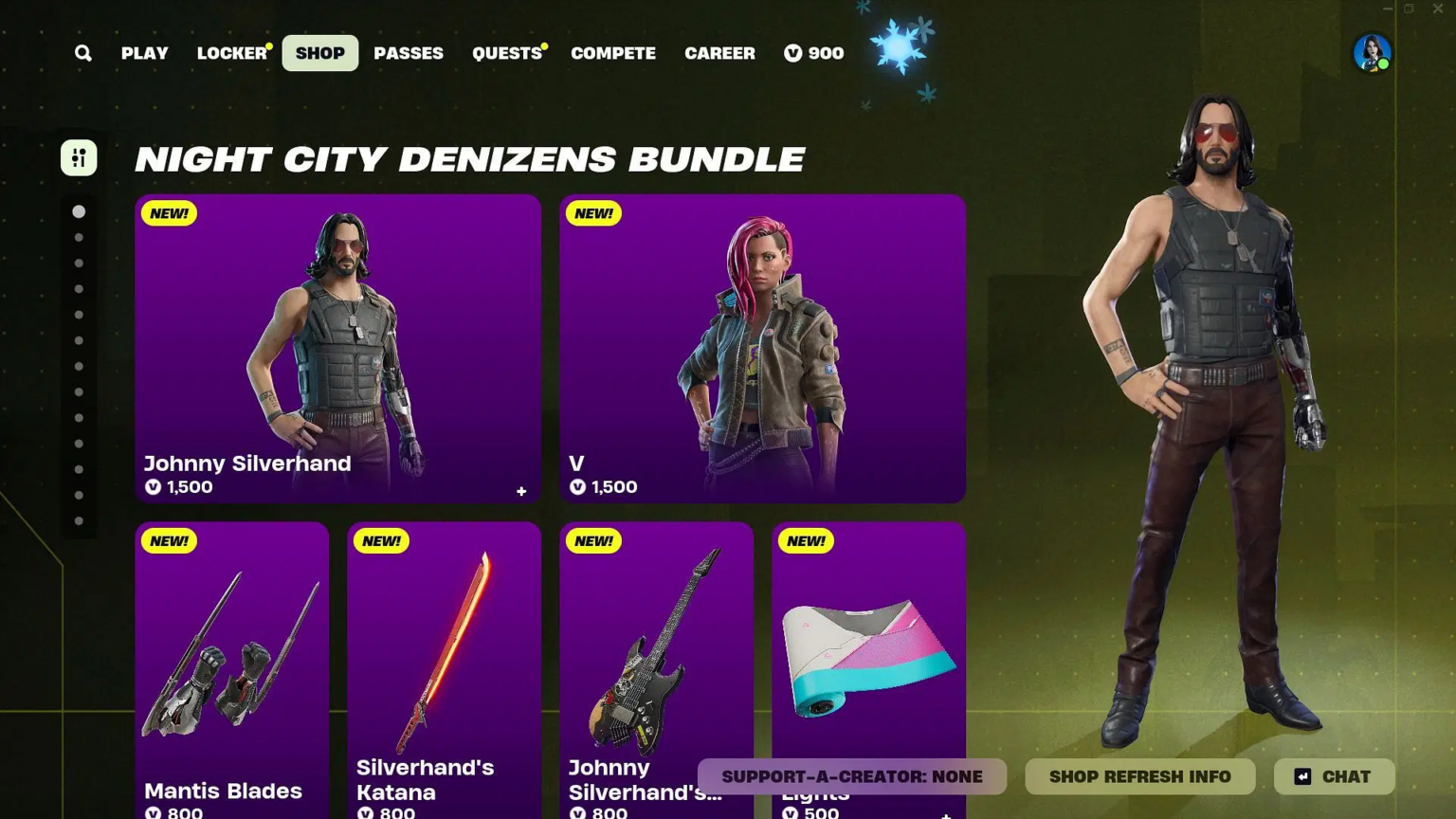Viewport: 1456px width, 819px height.
Task: Open your profile avatar in top right
Action: [1372, 53]
